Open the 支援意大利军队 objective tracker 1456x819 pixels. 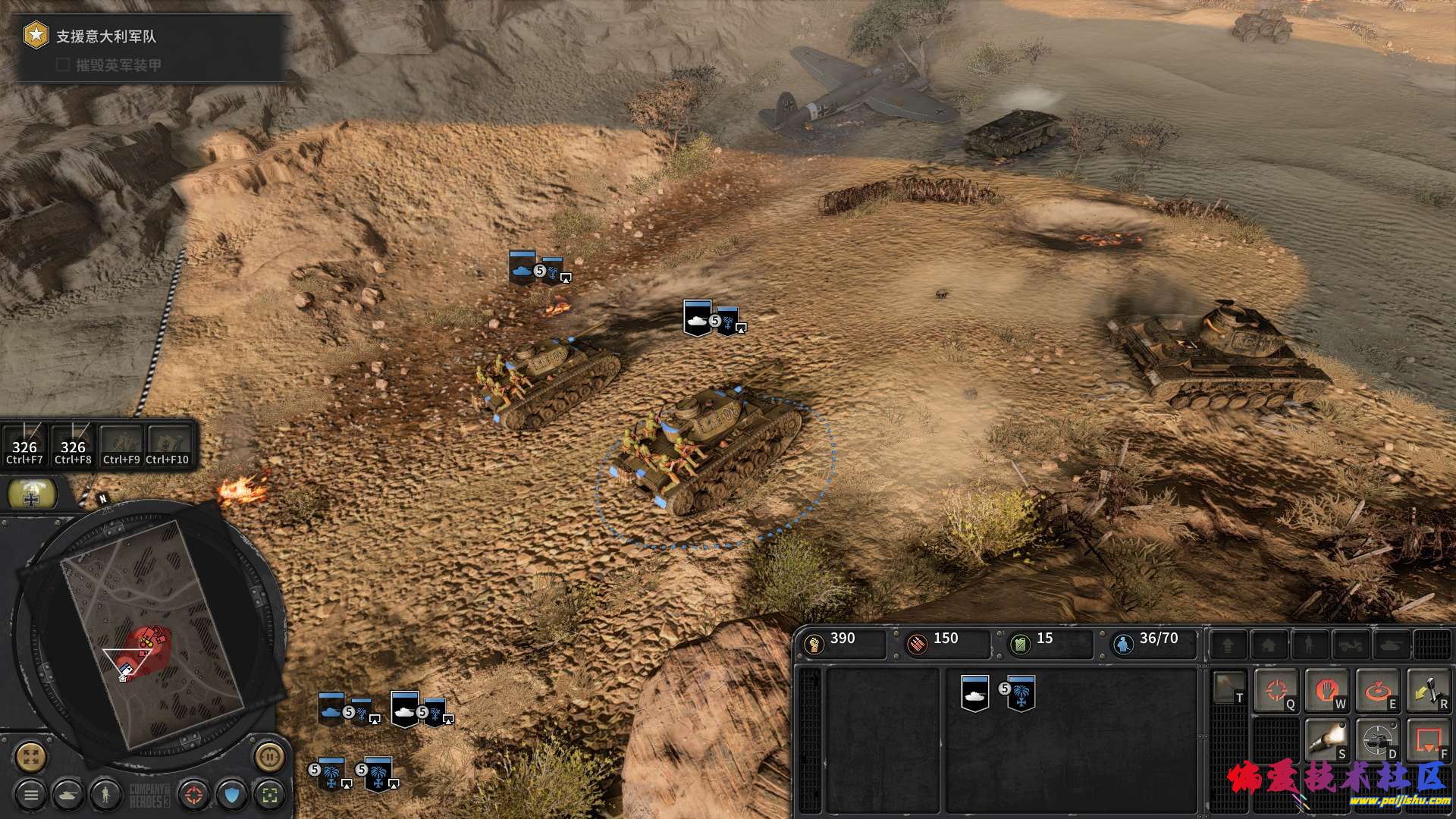[x=106, y=36]
